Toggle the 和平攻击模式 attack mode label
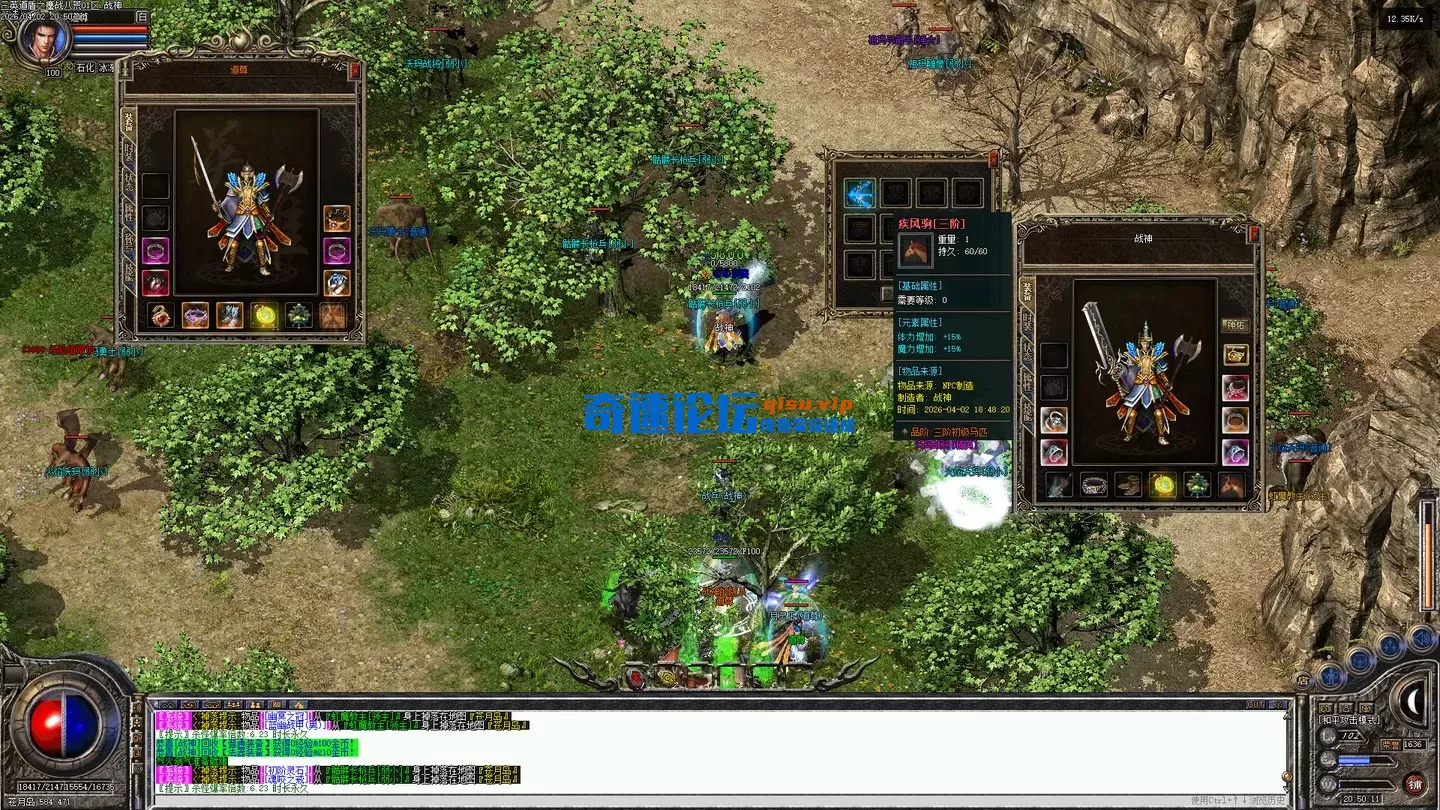Screen dimensions: 1440x810 [1349, 720]
